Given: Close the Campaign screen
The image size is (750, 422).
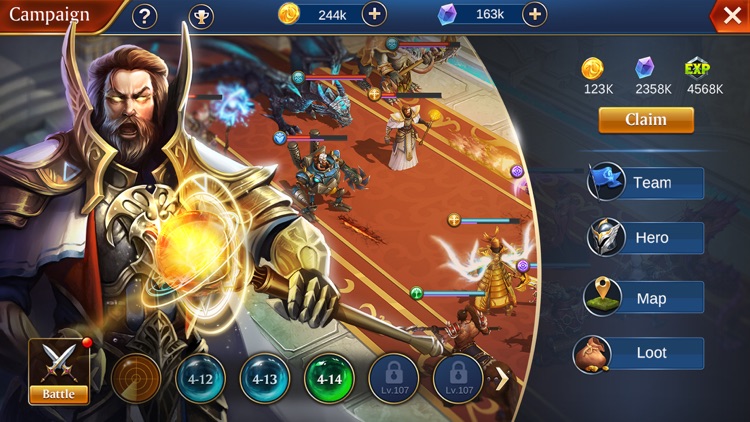Looking at the screenshot, I should [726, 15].
